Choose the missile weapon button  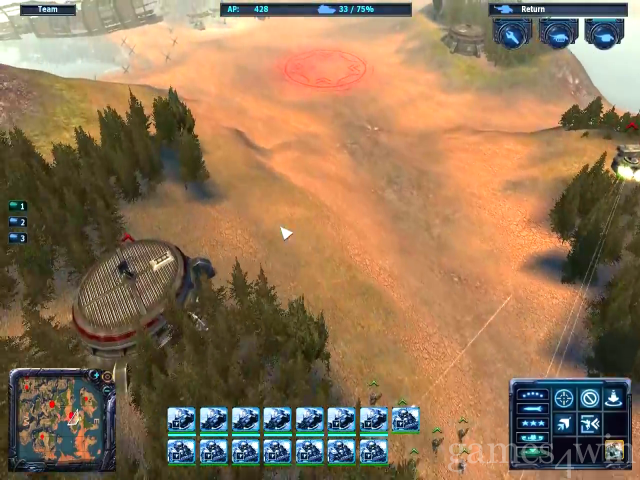[533, 408]
